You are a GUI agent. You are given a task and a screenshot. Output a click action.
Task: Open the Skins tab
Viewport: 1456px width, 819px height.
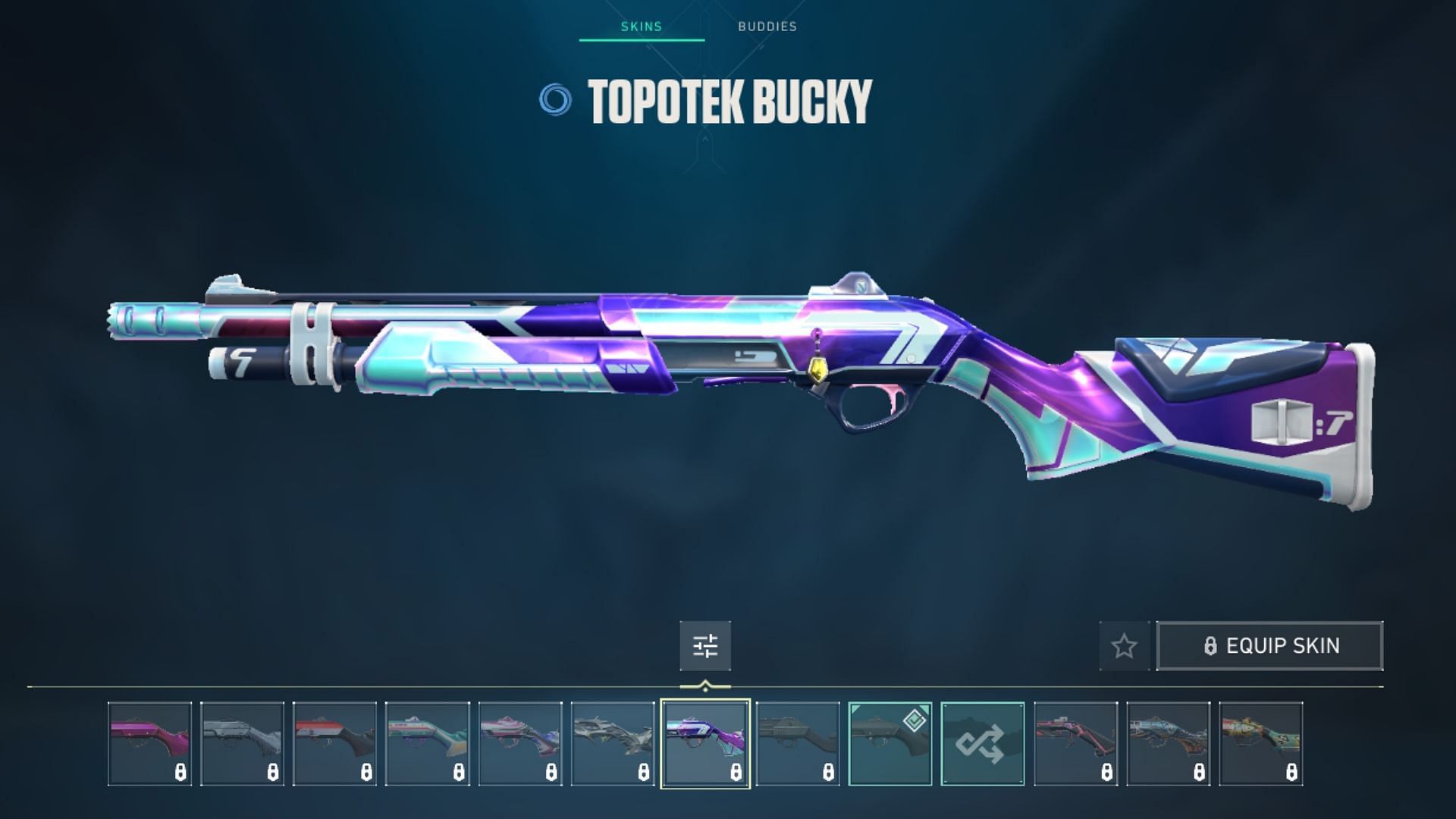point(642,27)
